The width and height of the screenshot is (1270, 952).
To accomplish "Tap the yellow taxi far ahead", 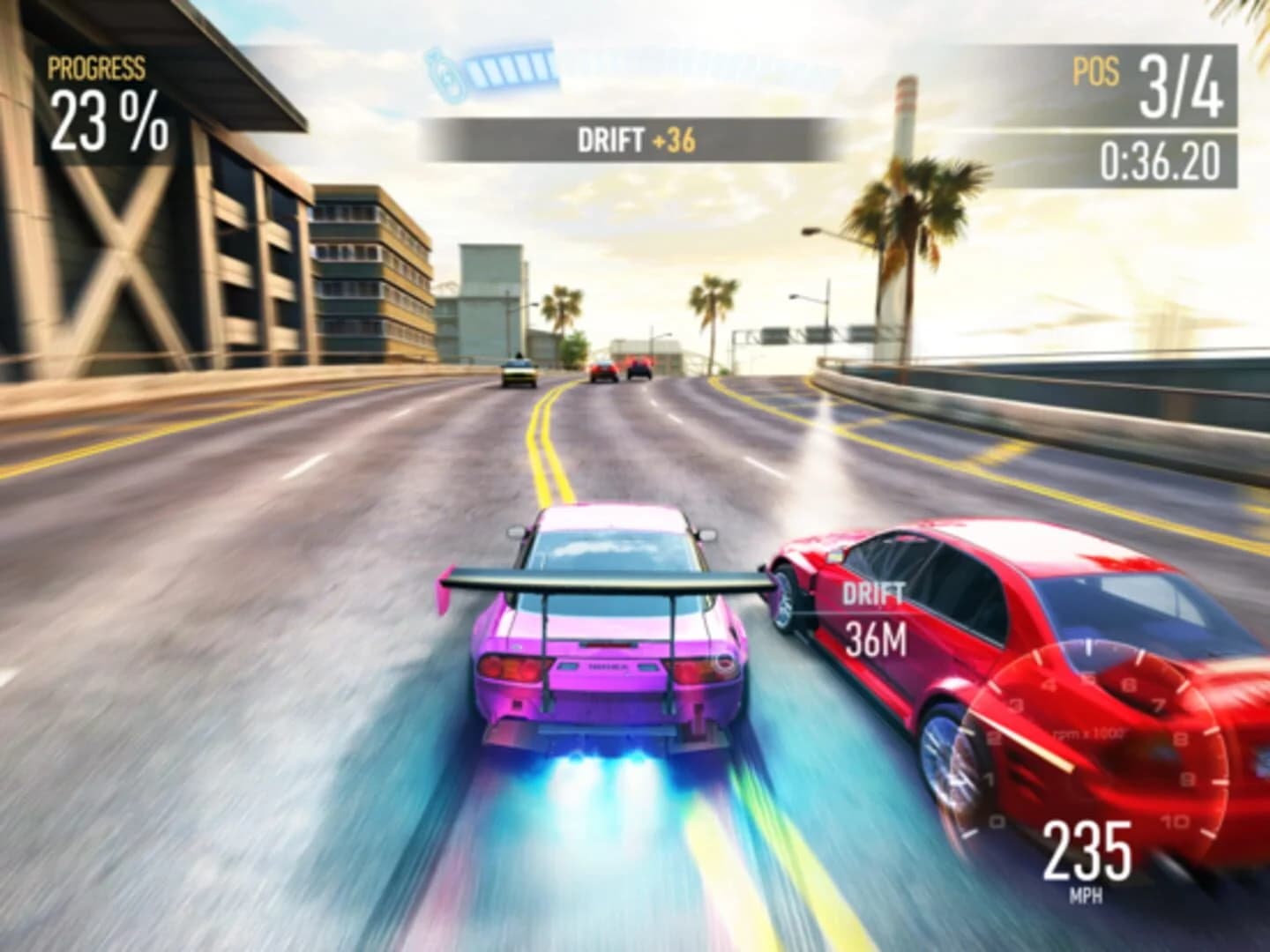I will tap(519, 374).
